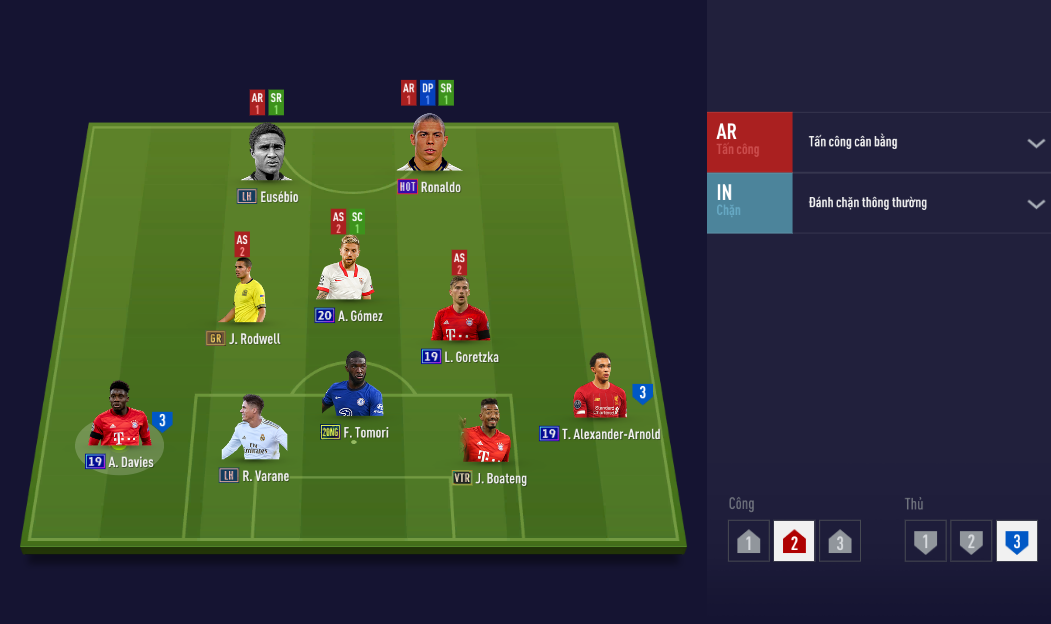Set Công attack level to 2
This screenshot has height=624, width=1051.
[794, 542]
